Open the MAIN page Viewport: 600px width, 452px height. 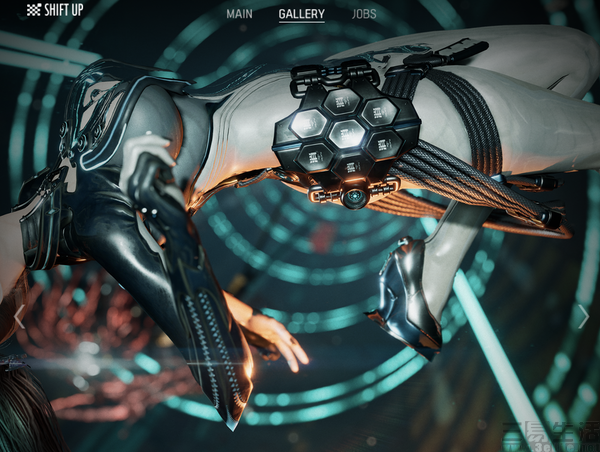point(239,15)
